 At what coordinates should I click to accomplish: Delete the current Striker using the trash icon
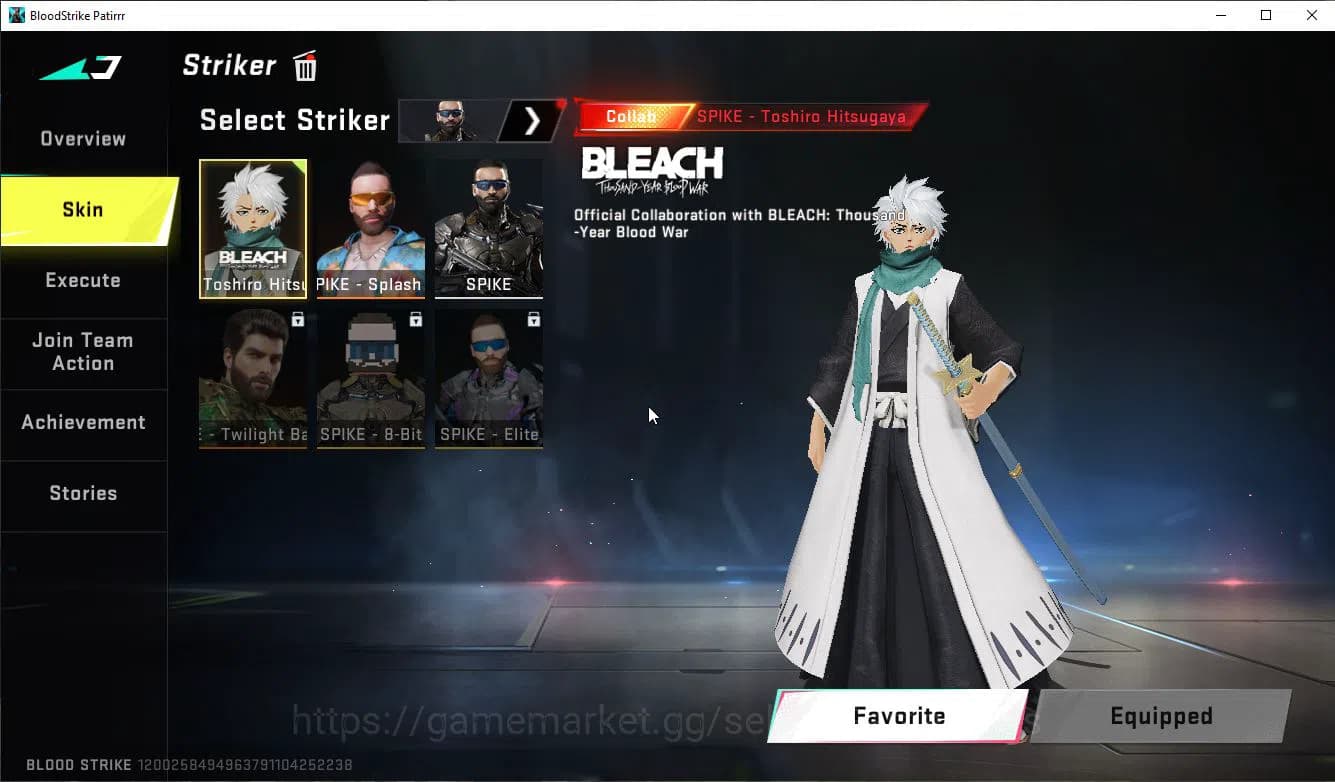pos(304,65)
